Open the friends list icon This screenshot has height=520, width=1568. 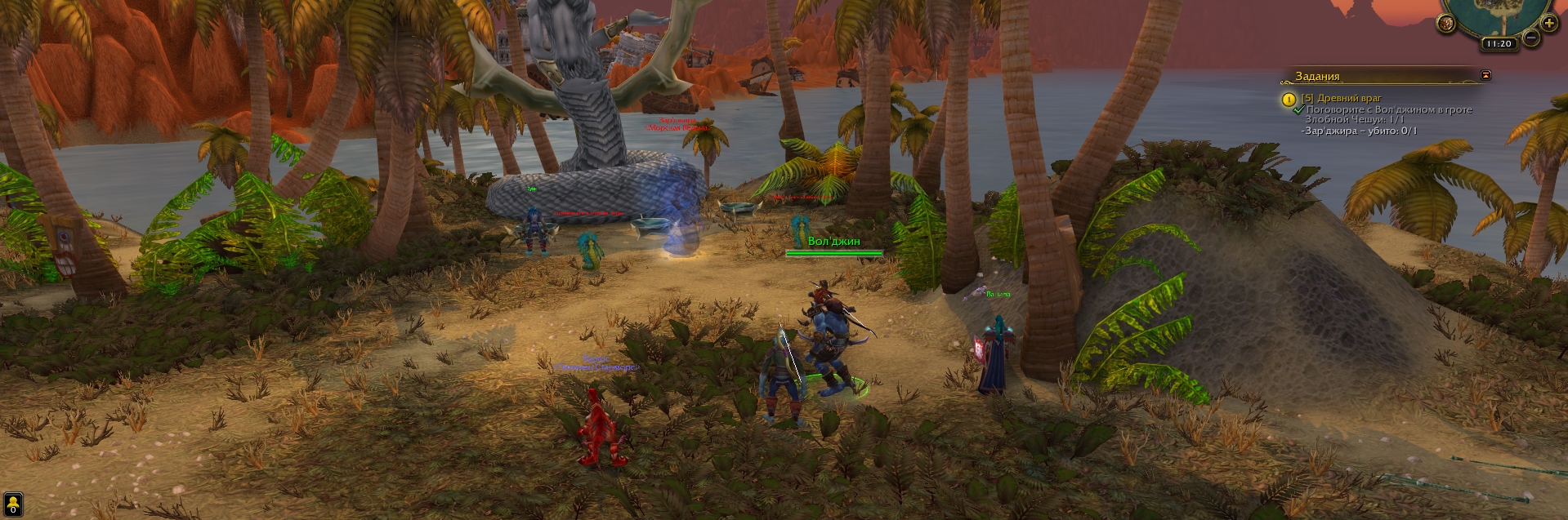pos(13,503)
